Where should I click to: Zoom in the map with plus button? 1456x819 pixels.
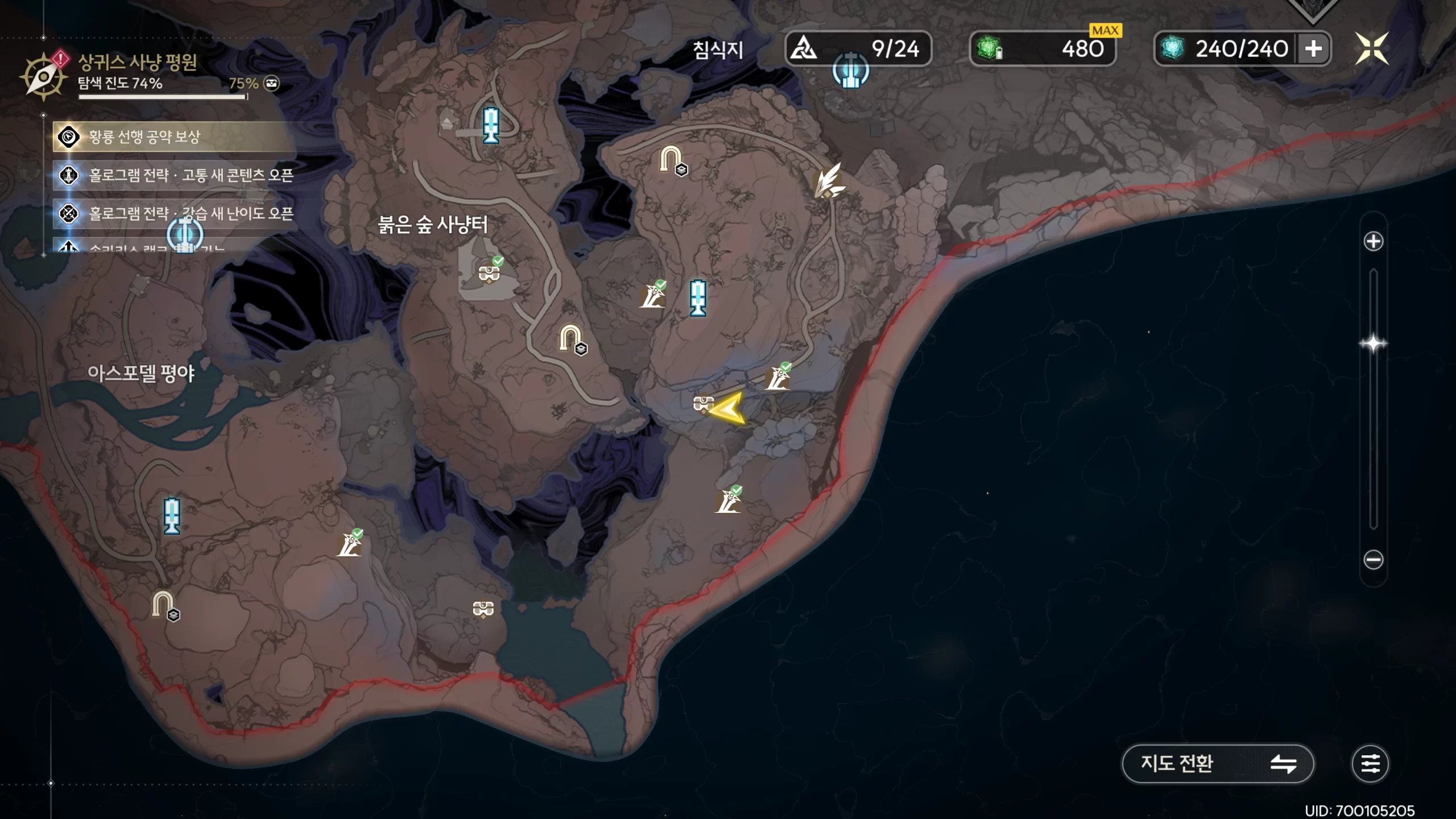point(1373,241)
